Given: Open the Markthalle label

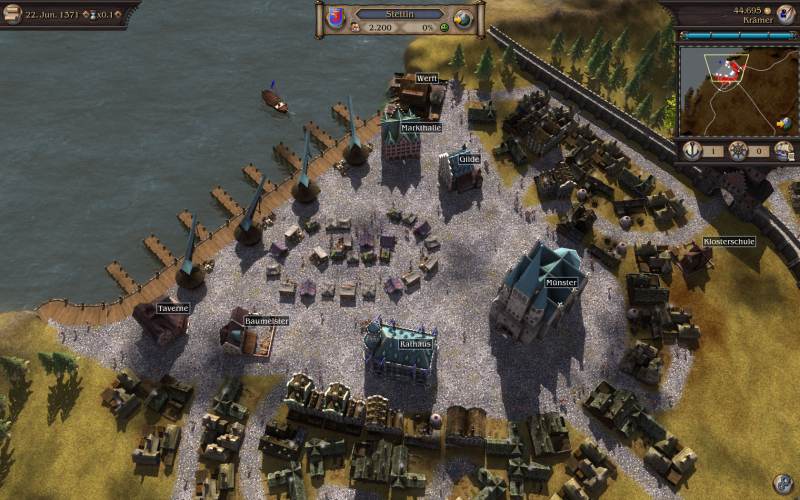Looking at the screenshot, I should click(421, 128).
